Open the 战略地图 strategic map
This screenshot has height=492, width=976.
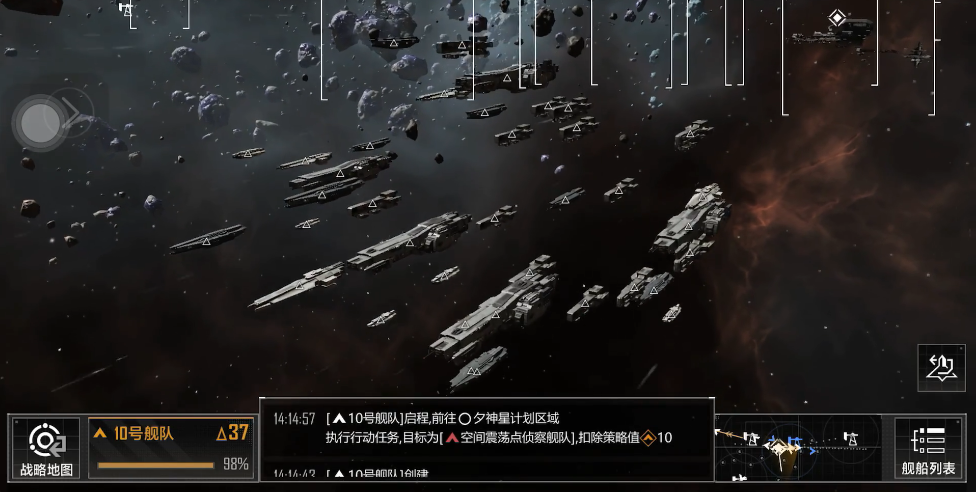[x=46, y=447]
